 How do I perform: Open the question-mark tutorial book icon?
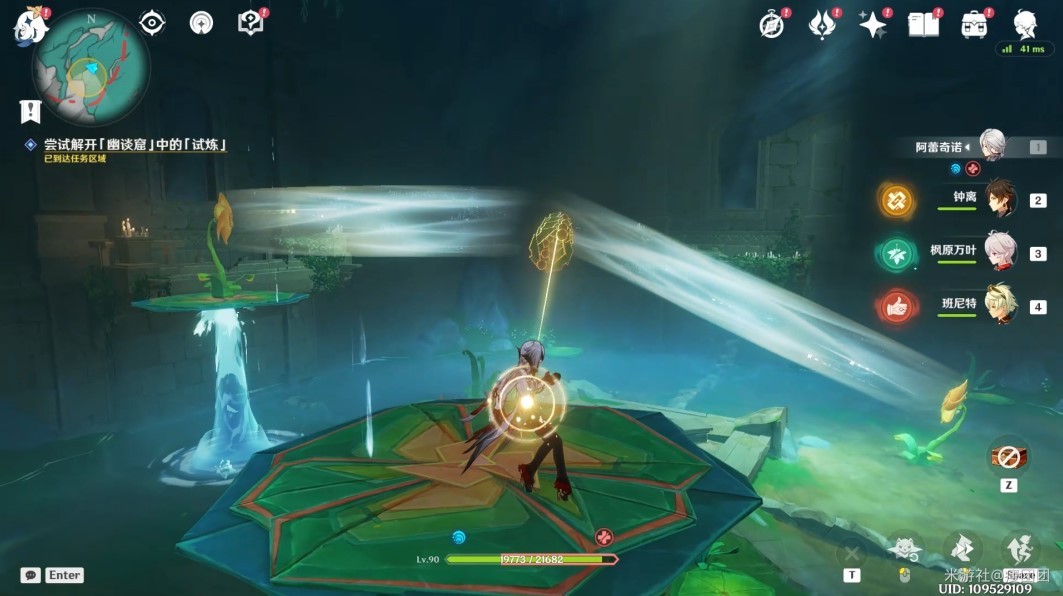pos(250,23)
